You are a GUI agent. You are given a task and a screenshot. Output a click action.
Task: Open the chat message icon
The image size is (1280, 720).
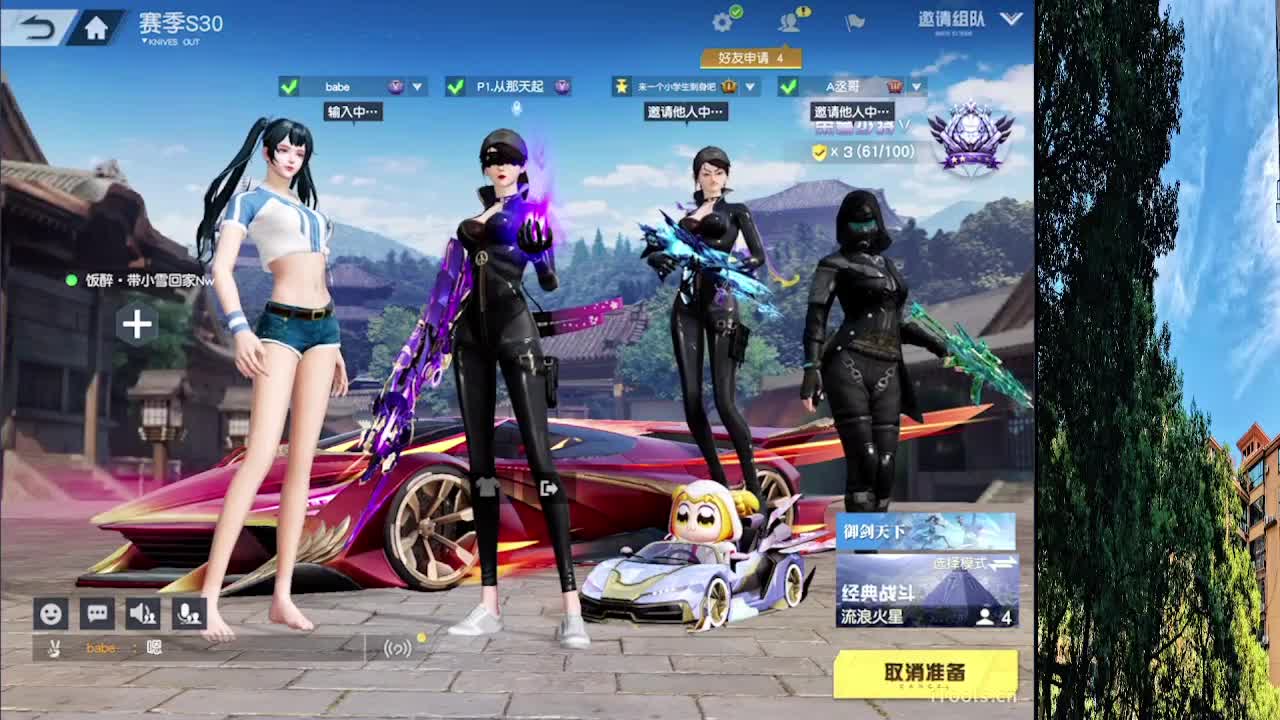click(96, 613)
